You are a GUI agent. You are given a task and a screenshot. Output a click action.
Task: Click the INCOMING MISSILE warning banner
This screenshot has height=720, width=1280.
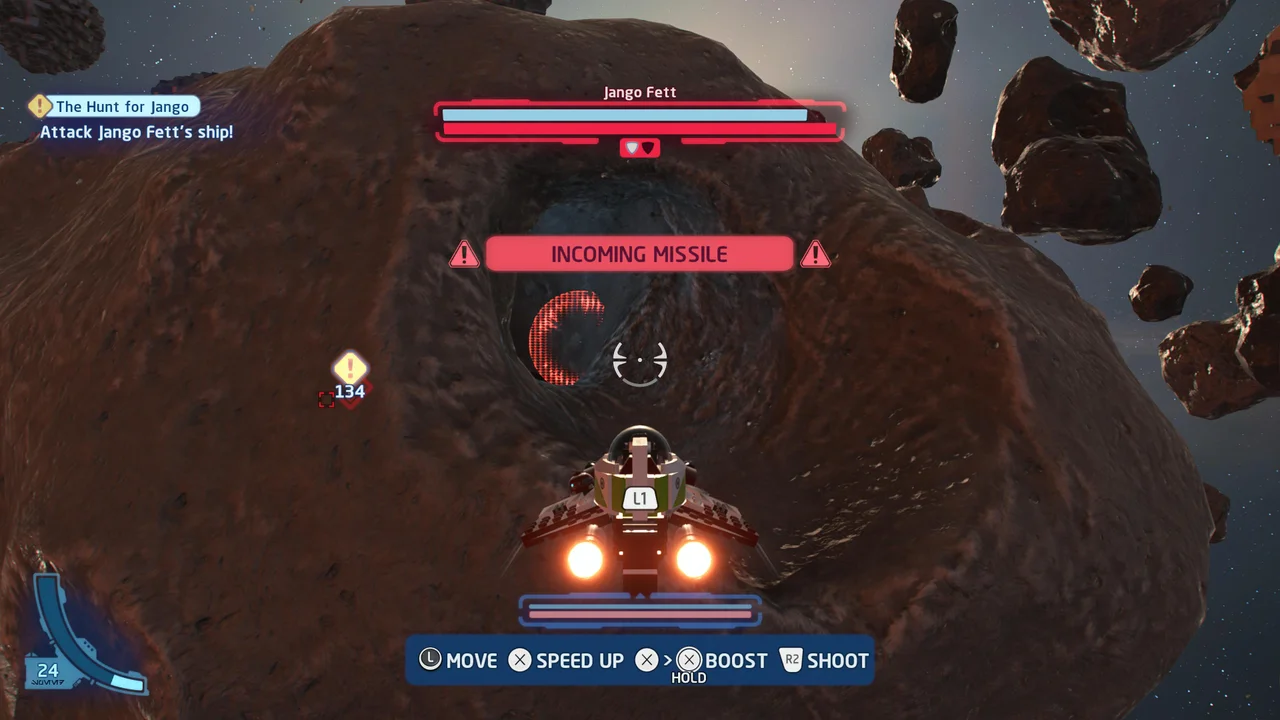[639, 254]
